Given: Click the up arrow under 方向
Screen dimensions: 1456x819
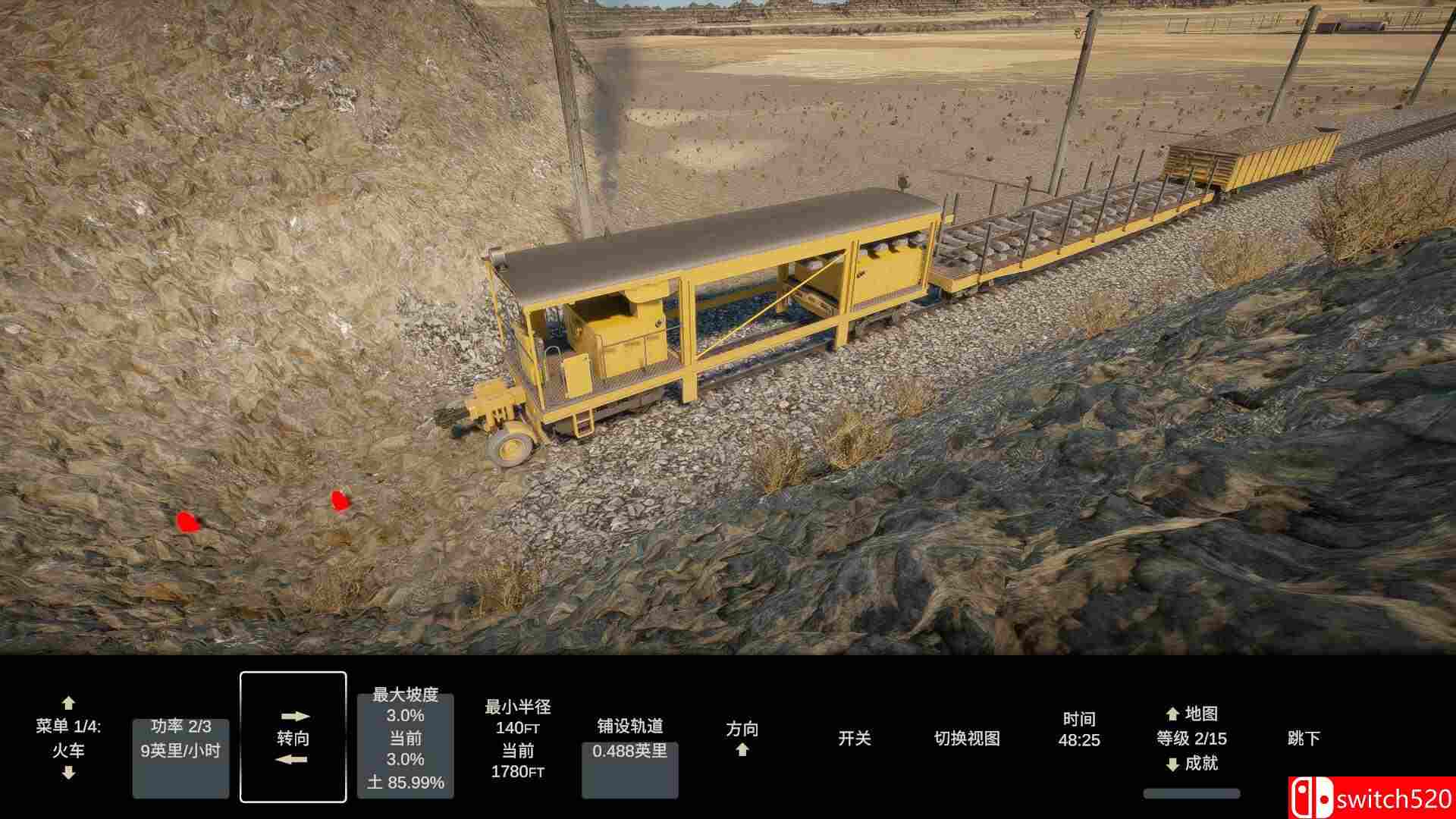Looking at the screenshot, I should (741, 749).
